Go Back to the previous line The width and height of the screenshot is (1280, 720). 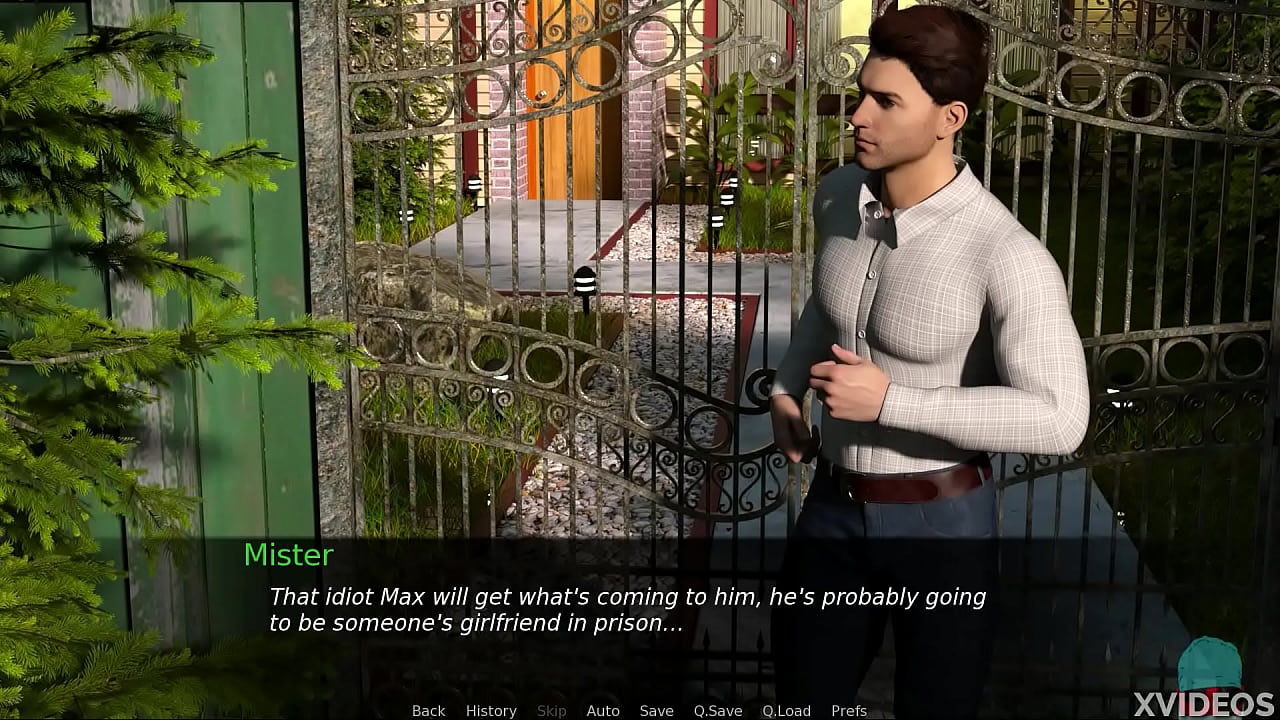pyautogui.click(x=428, y=711)
